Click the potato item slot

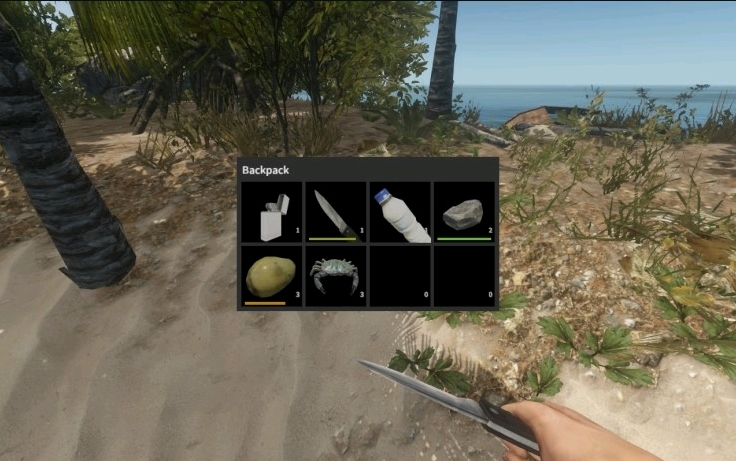(272, 274)
